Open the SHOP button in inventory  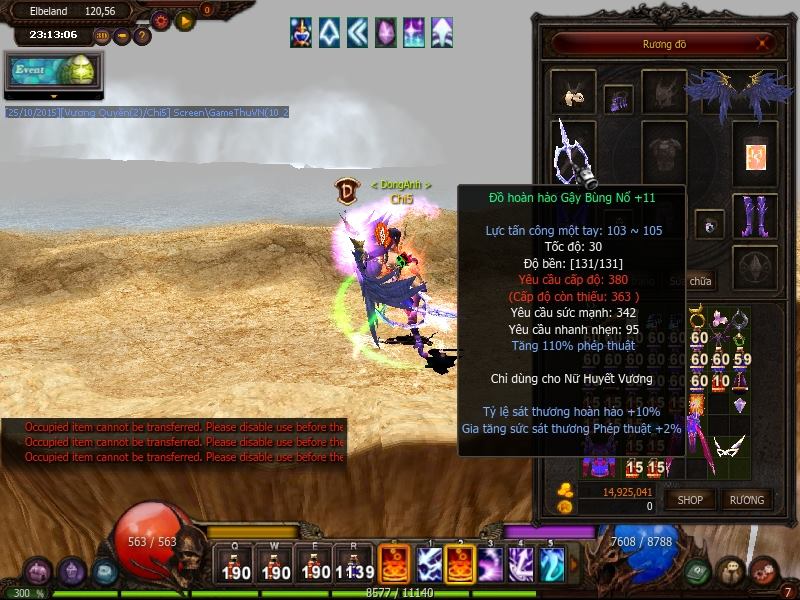[691, 499]
